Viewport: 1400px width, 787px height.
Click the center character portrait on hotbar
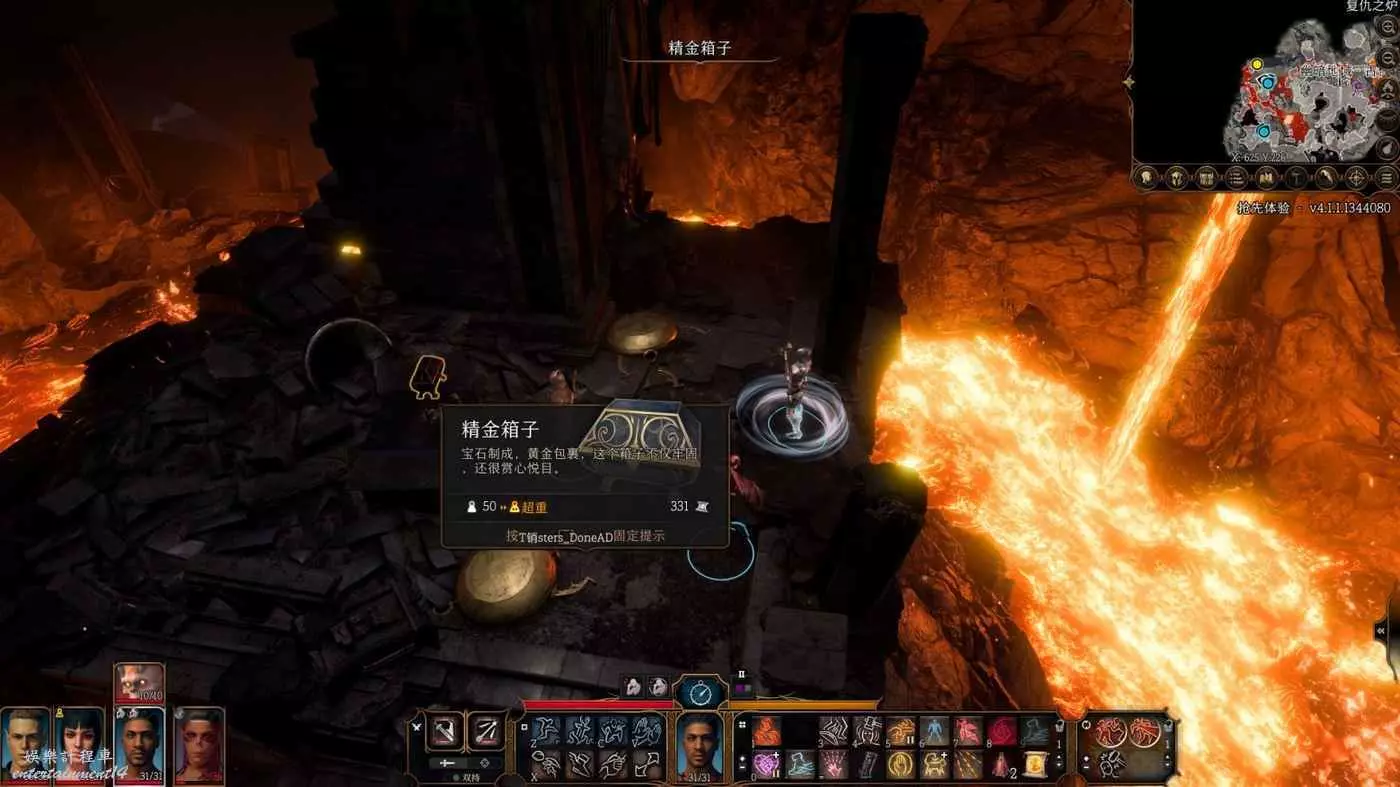[700, 745]
